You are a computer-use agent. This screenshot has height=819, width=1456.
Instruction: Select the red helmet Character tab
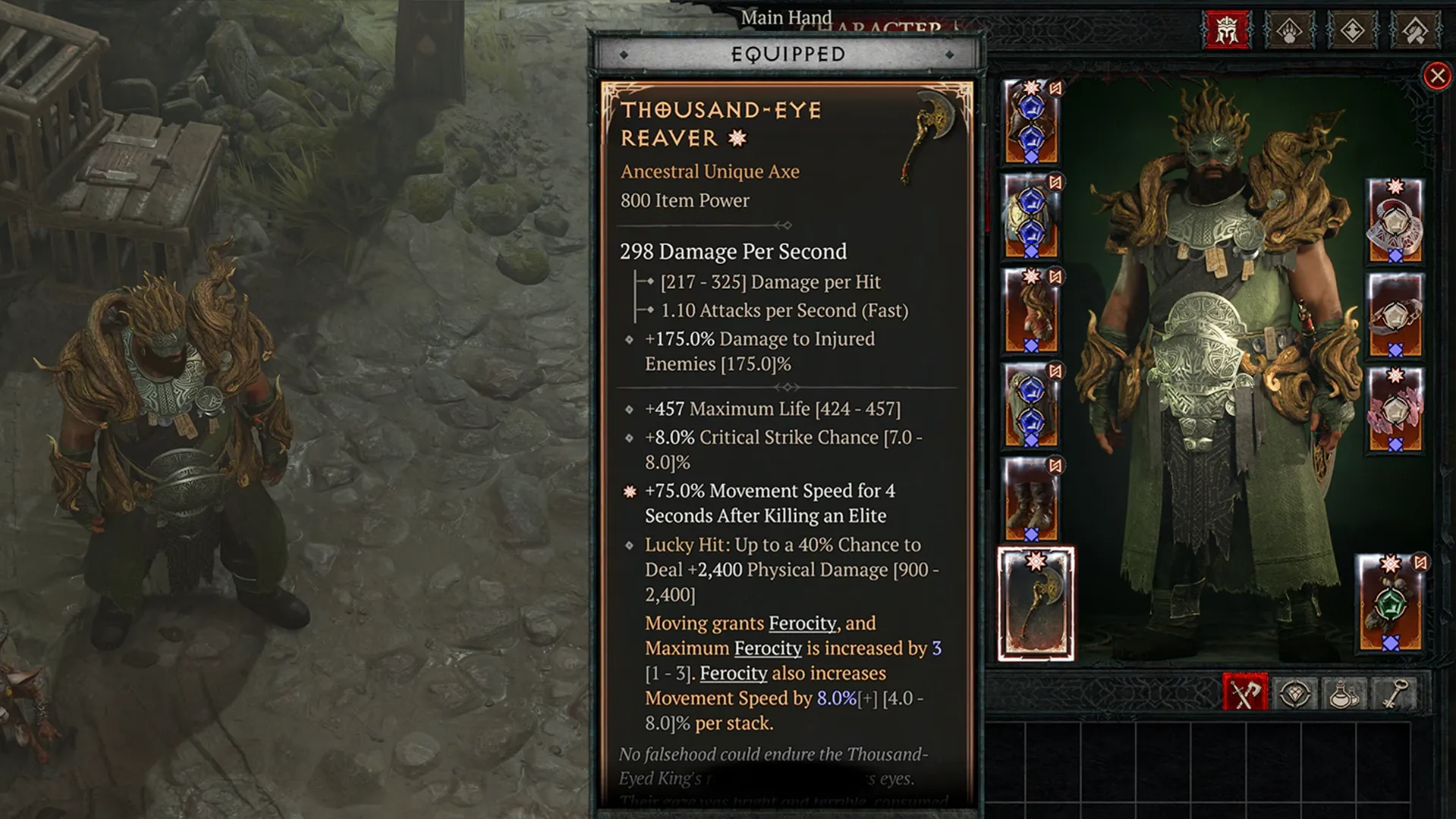1228,31
